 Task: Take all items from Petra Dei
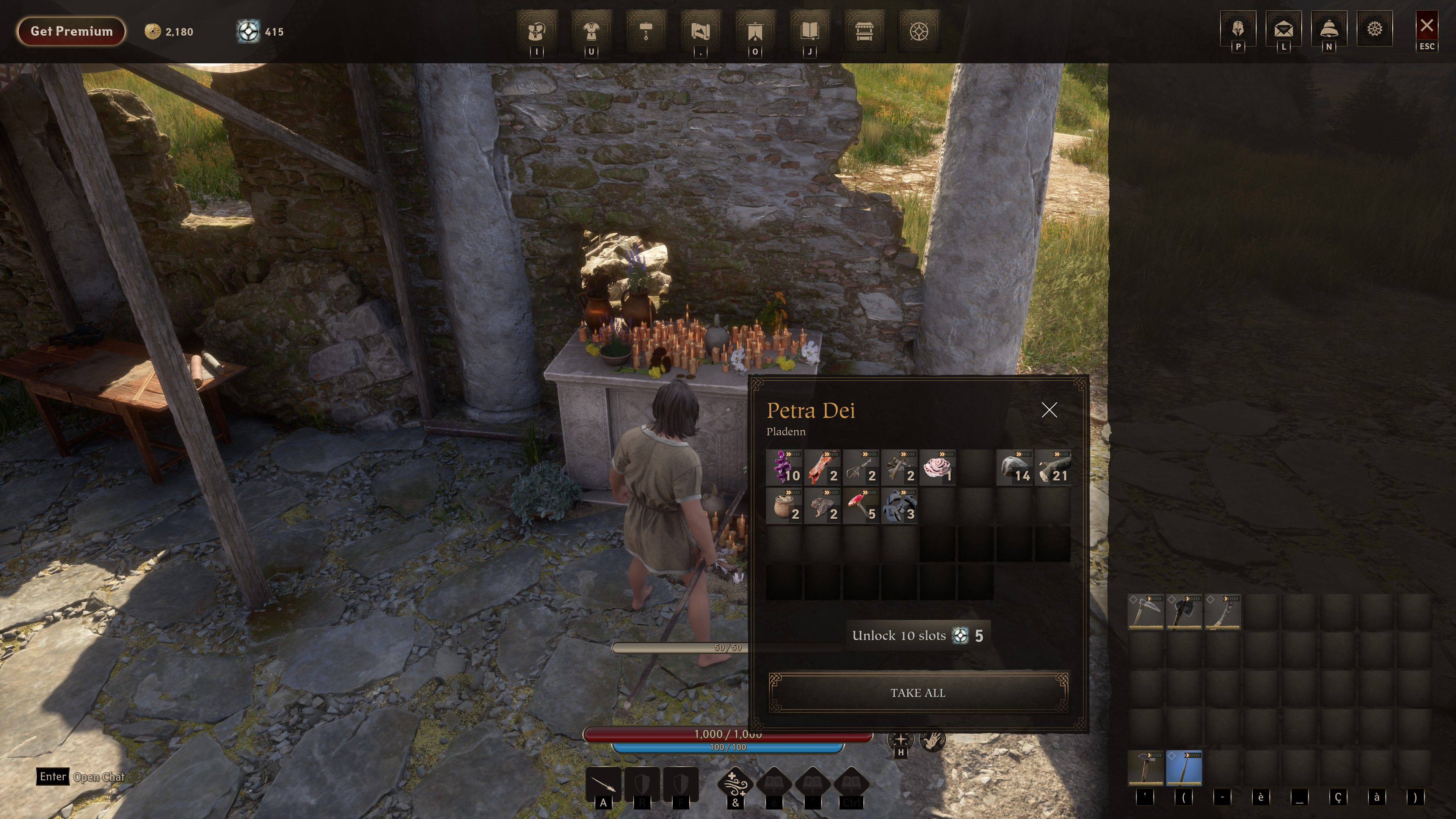click(x=918, y=692)
